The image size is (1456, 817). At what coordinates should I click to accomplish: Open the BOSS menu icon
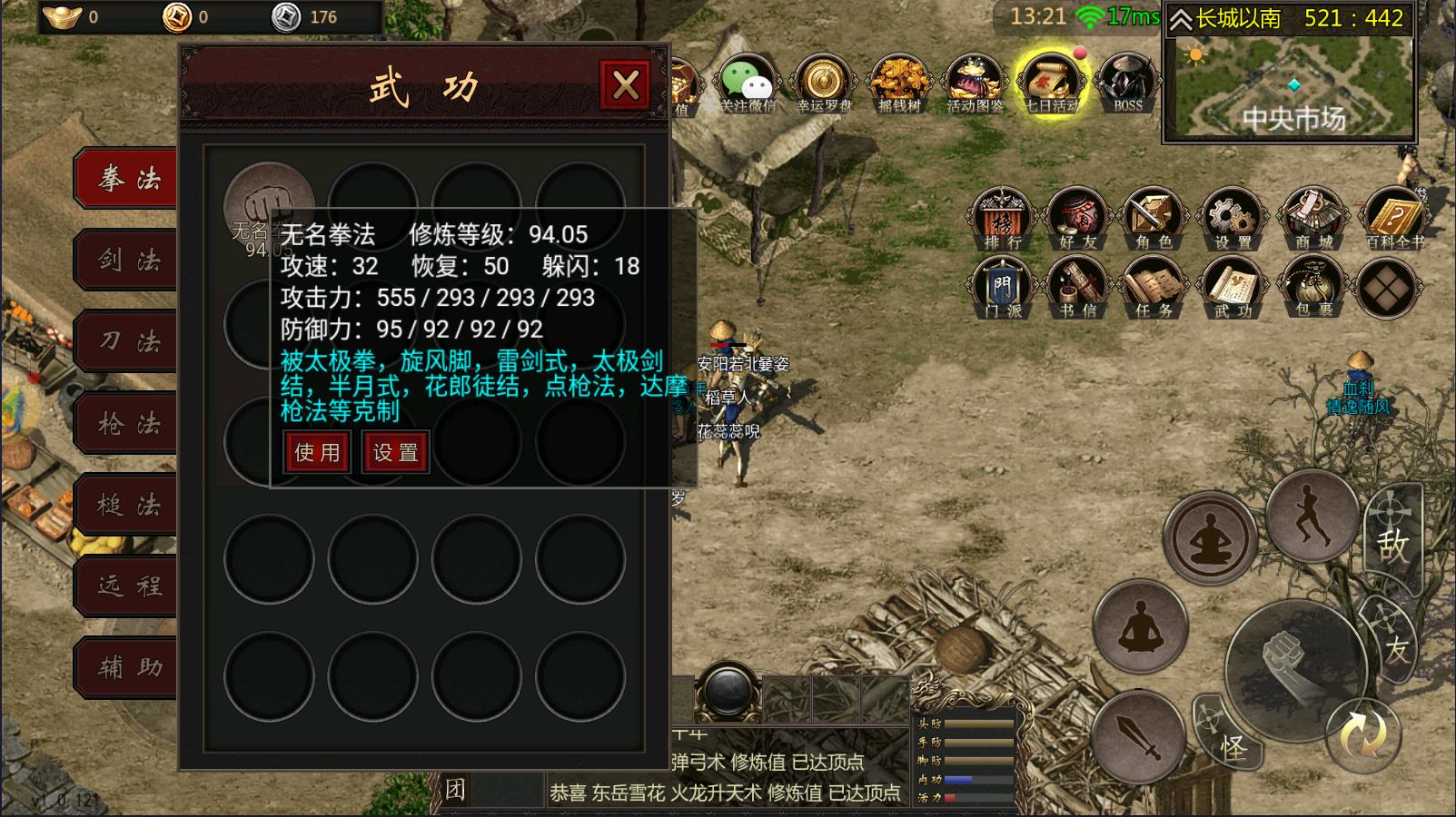1128,84
